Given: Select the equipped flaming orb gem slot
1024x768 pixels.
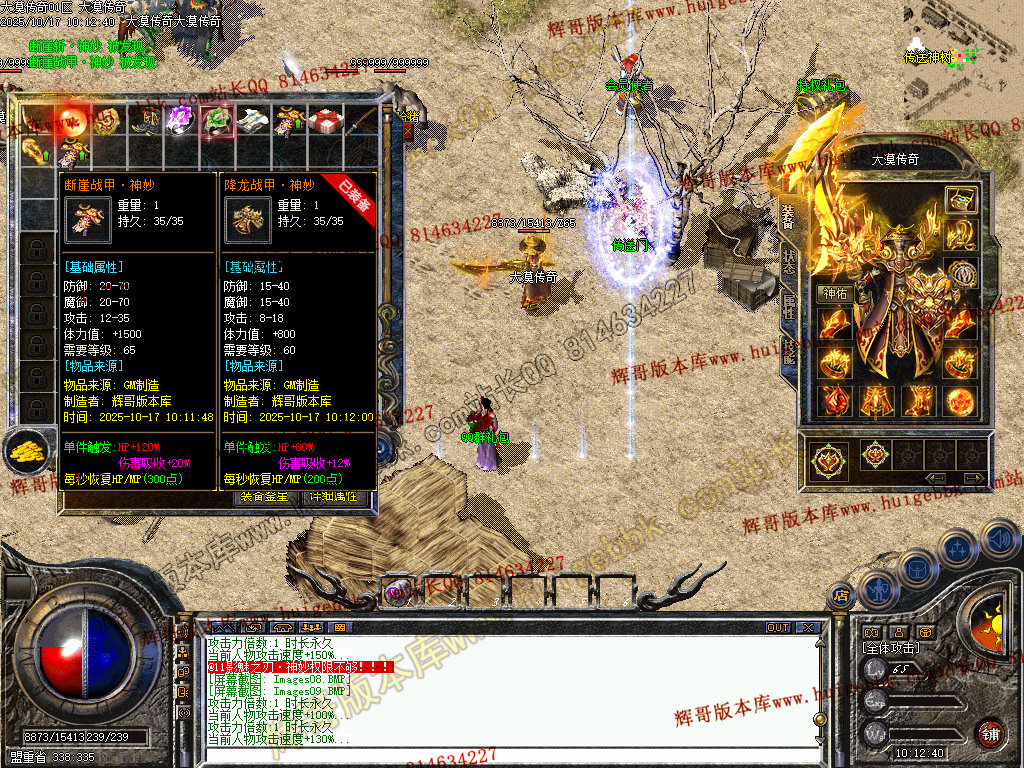Looking at the screenshot, I should (x=961, y=401).
